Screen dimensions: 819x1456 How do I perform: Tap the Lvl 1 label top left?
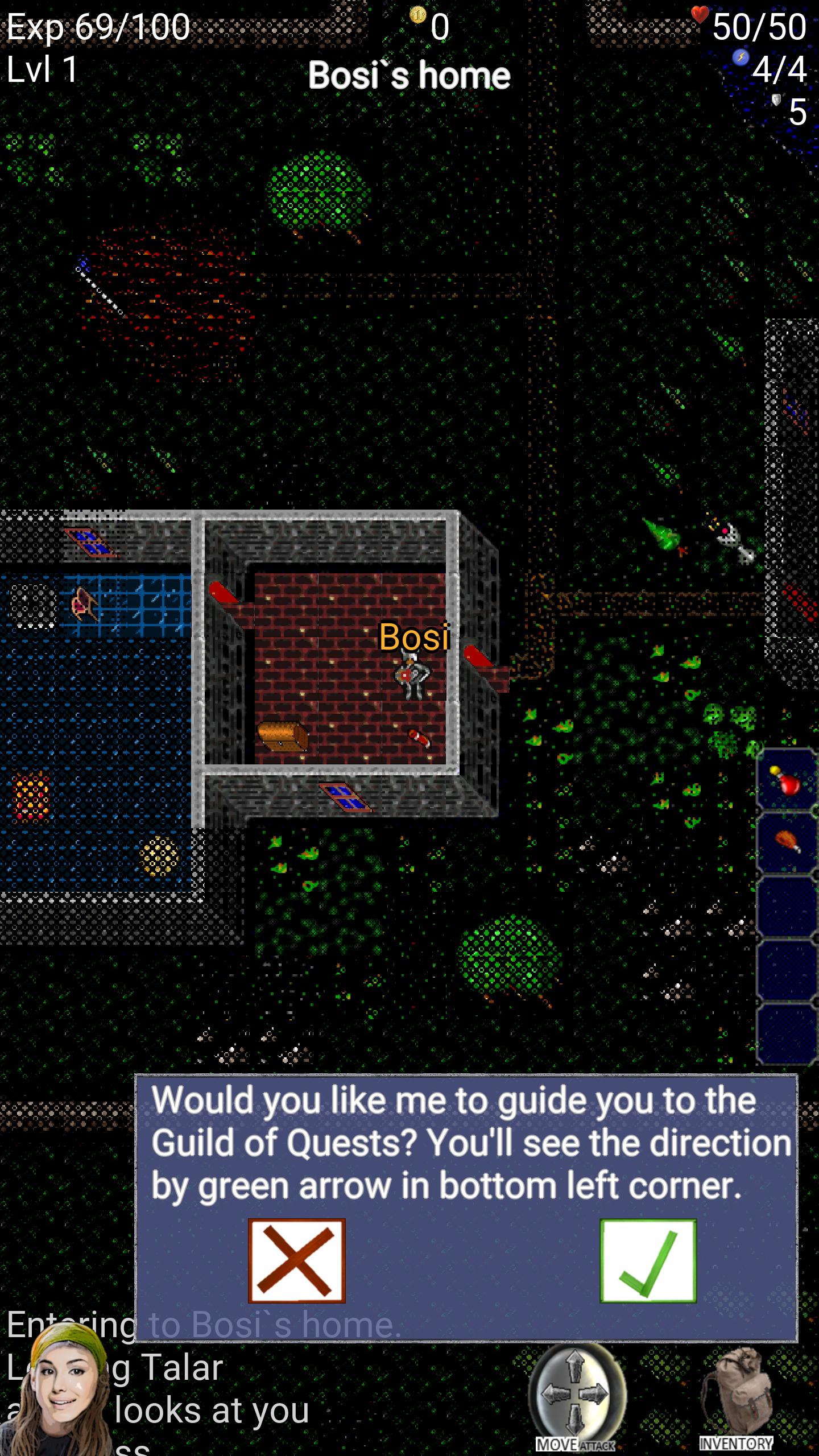point(41,68)
